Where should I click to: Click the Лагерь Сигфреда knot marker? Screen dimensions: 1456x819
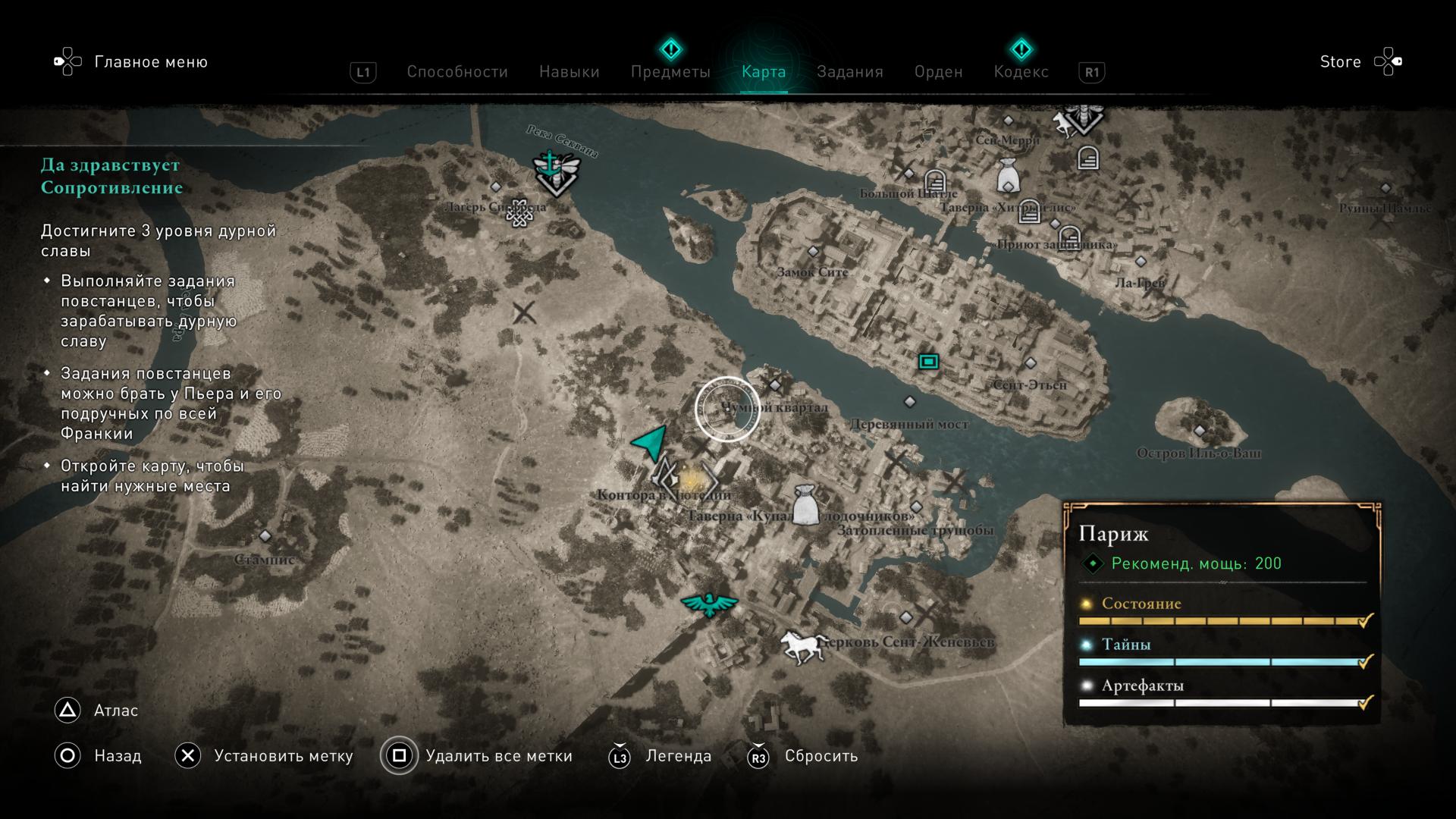519,213
